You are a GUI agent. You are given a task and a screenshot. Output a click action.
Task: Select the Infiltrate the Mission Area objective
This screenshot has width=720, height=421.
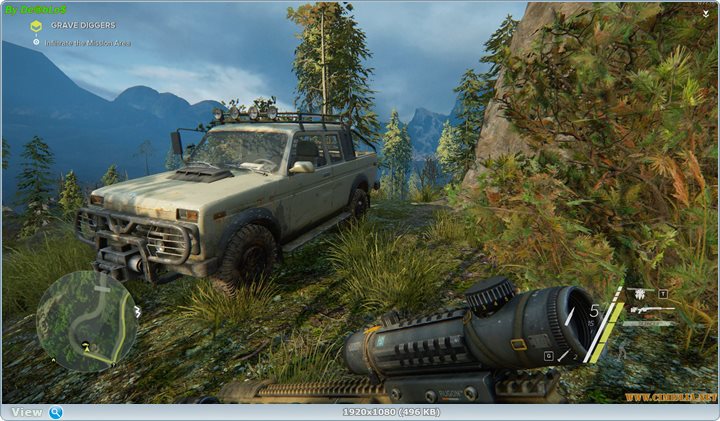point(84,42)
